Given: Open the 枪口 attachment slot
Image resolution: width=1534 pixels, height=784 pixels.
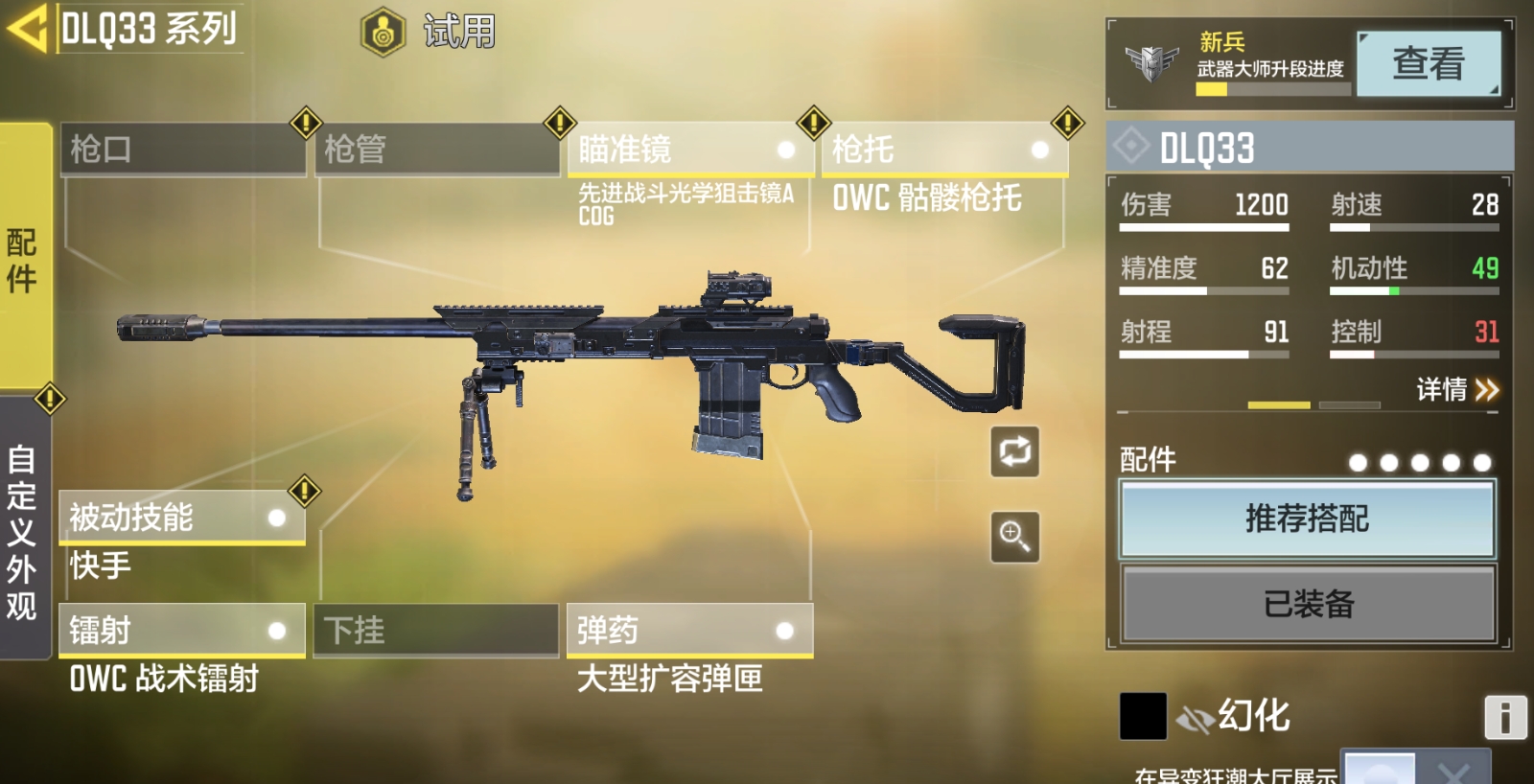Looking at the screenshot, I should pyautogui.click(x=182, y=150).
